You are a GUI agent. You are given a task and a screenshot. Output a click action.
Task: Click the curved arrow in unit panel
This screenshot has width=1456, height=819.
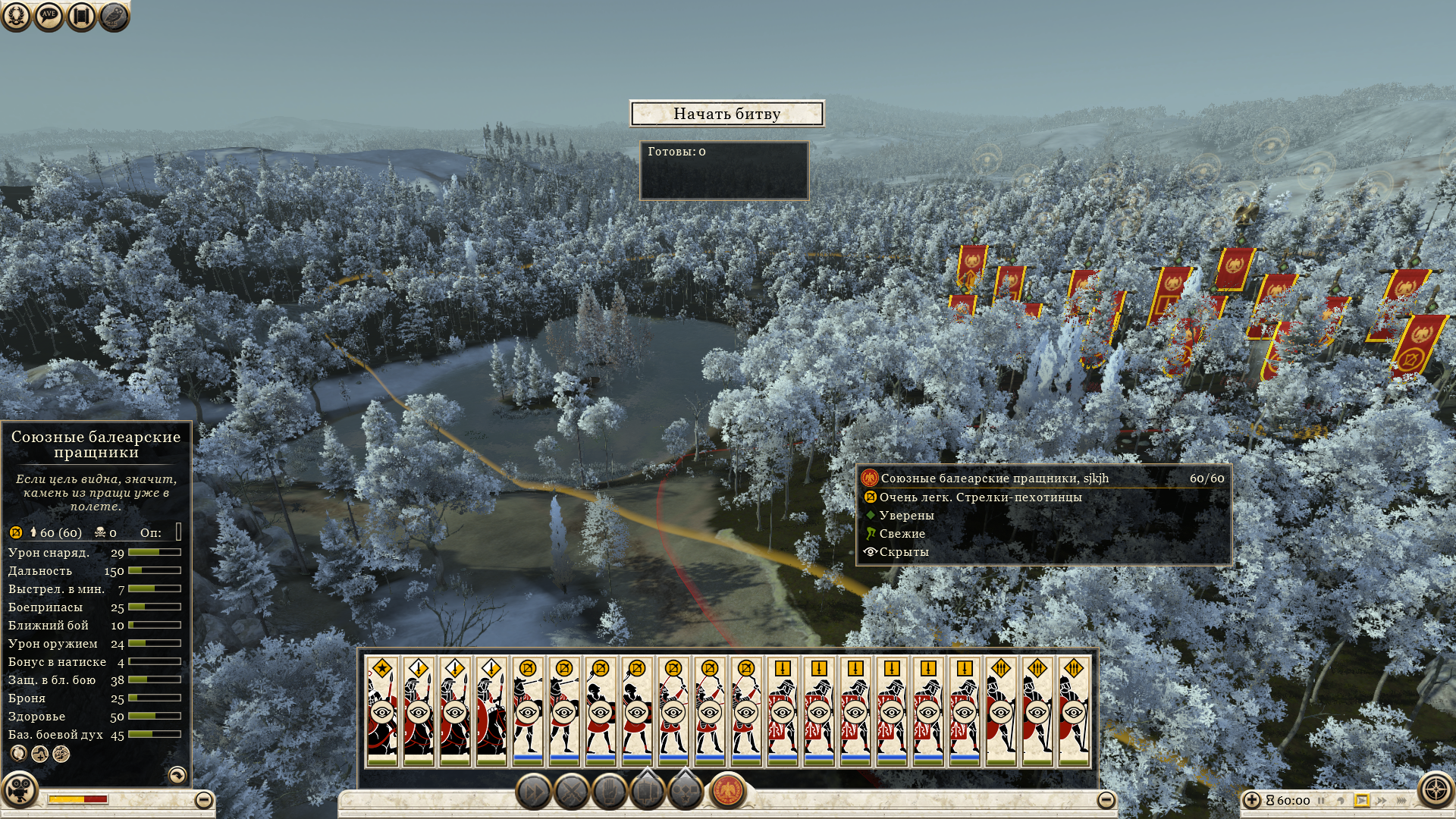click(x=177, y=775)
